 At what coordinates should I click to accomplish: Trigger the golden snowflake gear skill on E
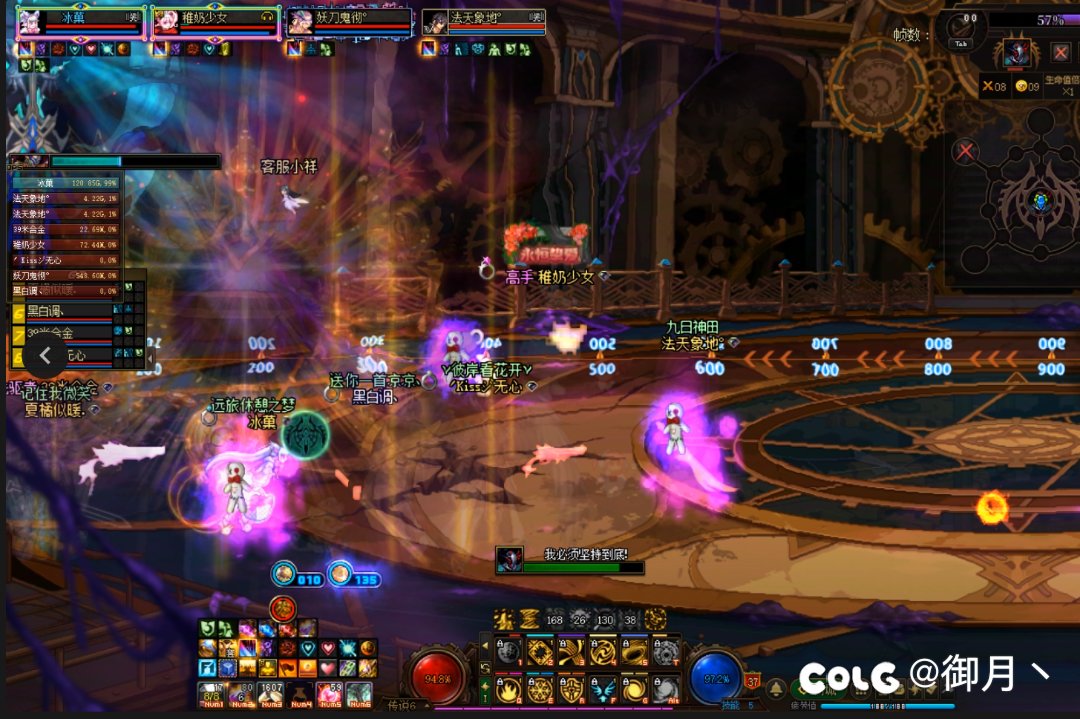pyautogui.click(x=540, y=689)
